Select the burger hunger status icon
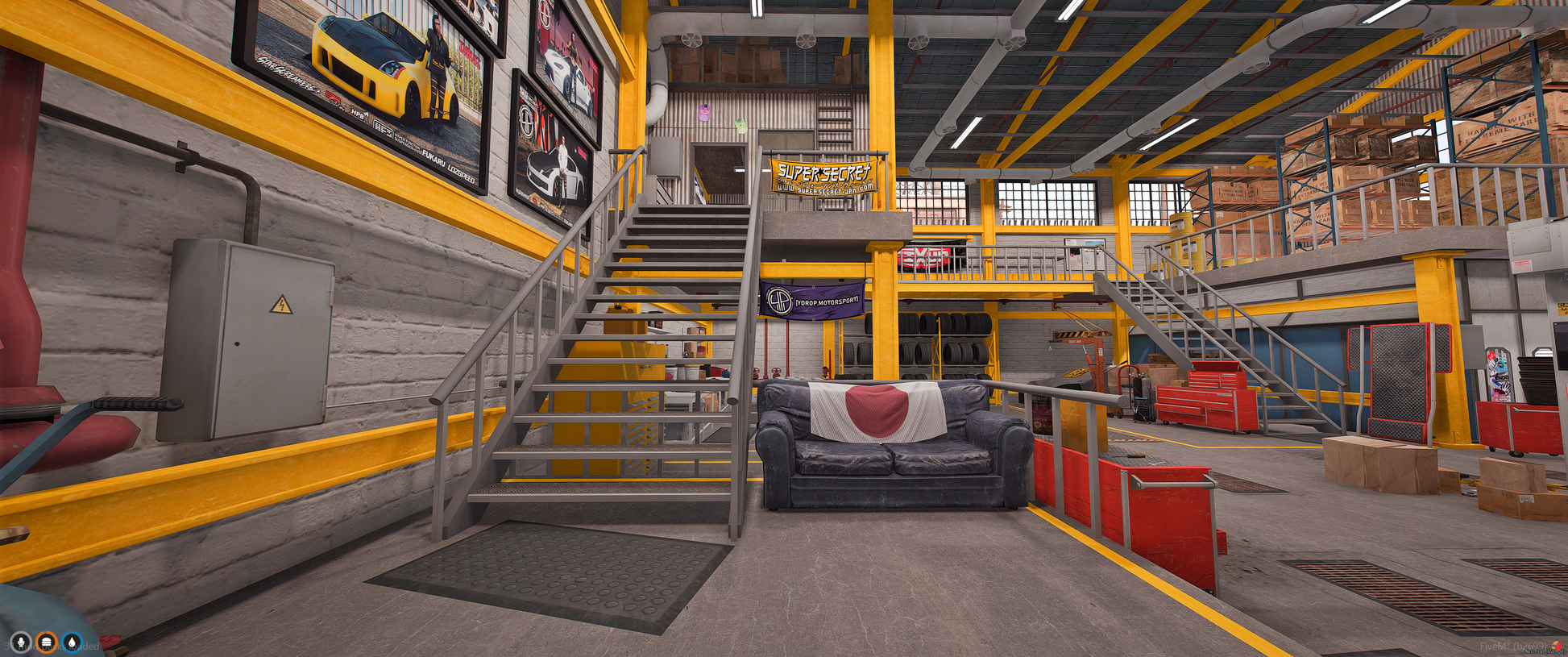Screen dimensions: 1568x657 (47, 642)
